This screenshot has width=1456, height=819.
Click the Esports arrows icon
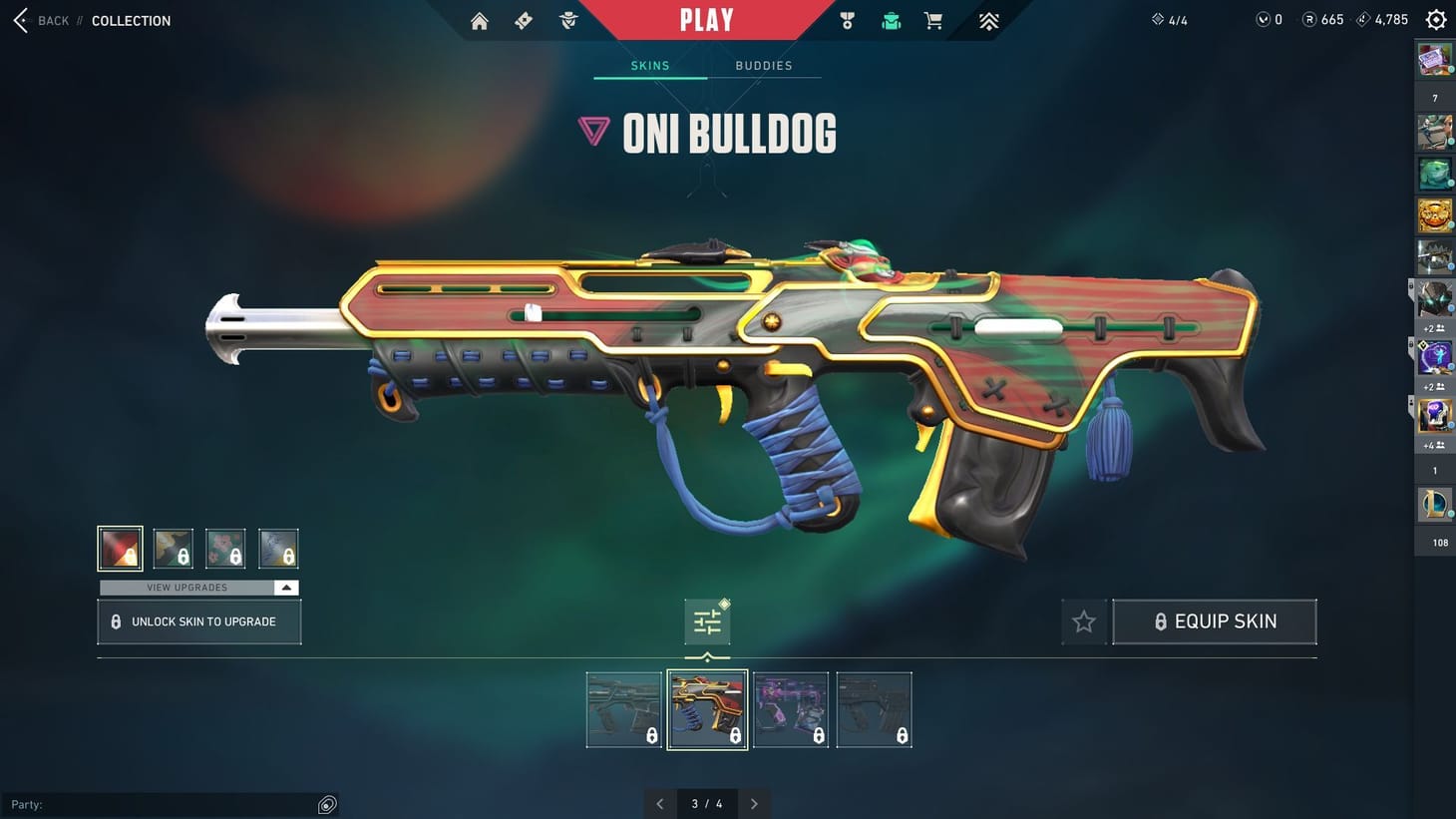[x=986, y=20]
